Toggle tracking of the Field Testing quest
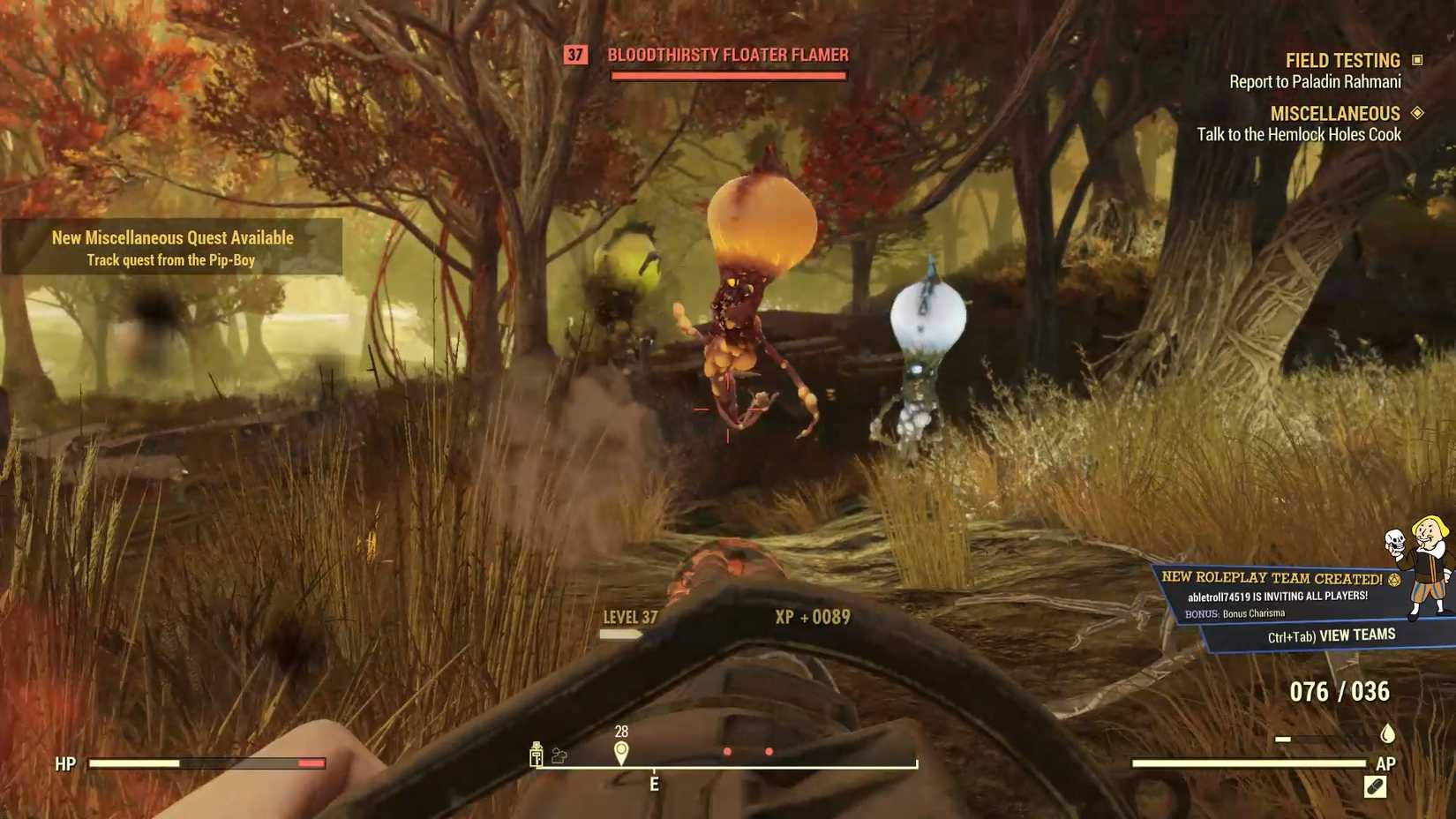 pyautogui.click(x=1342, y=59)
